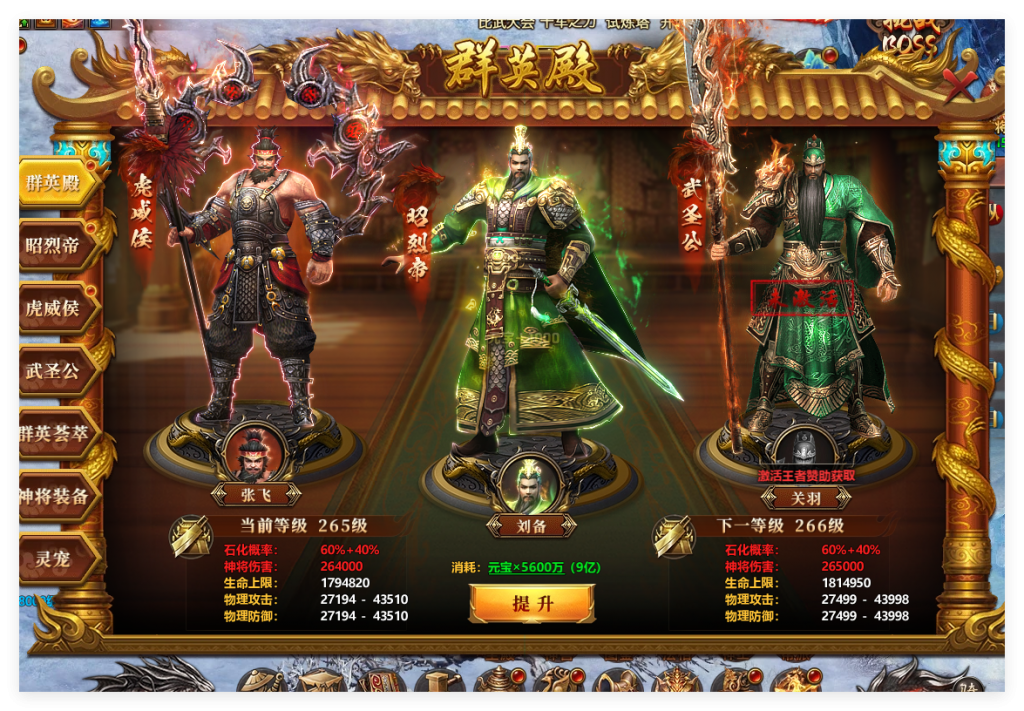Viewport: 1024px width, 711px height.
Task: Open the 昭烈帝 side tab
Action: 55,245
